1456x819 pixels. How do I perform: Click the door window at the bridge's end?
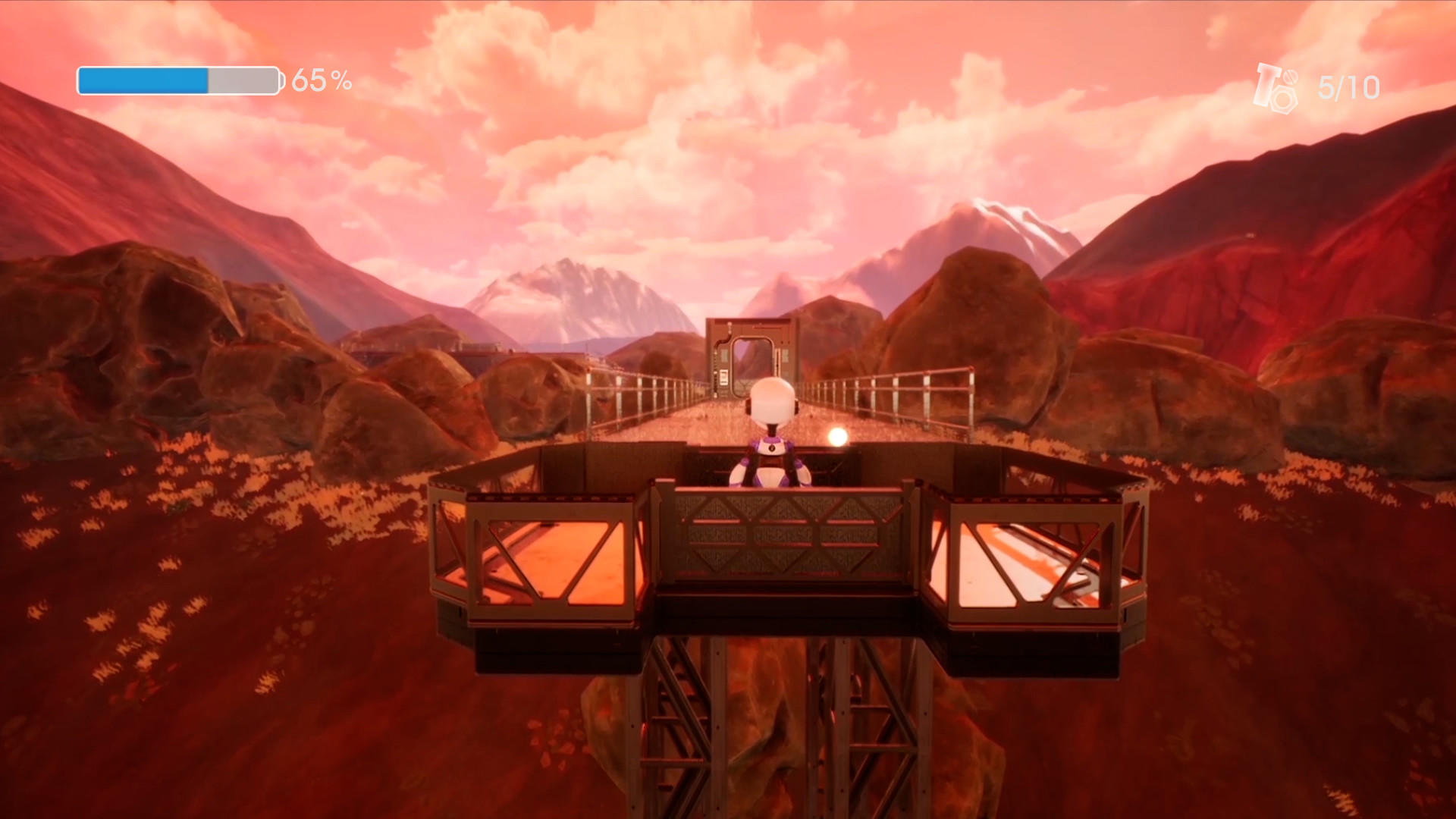tap(752, 358)
